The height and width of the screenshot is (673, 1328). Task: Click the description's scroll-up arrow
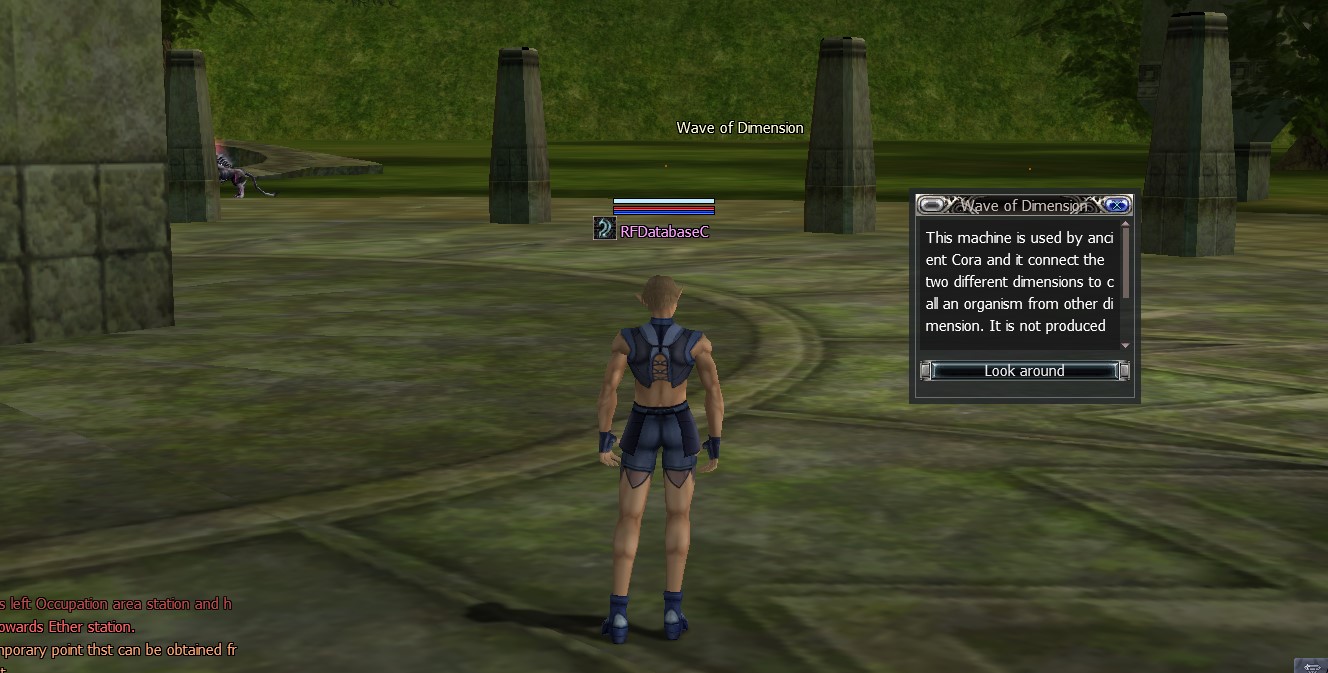pyautogui.click(x=1125, y=226)
